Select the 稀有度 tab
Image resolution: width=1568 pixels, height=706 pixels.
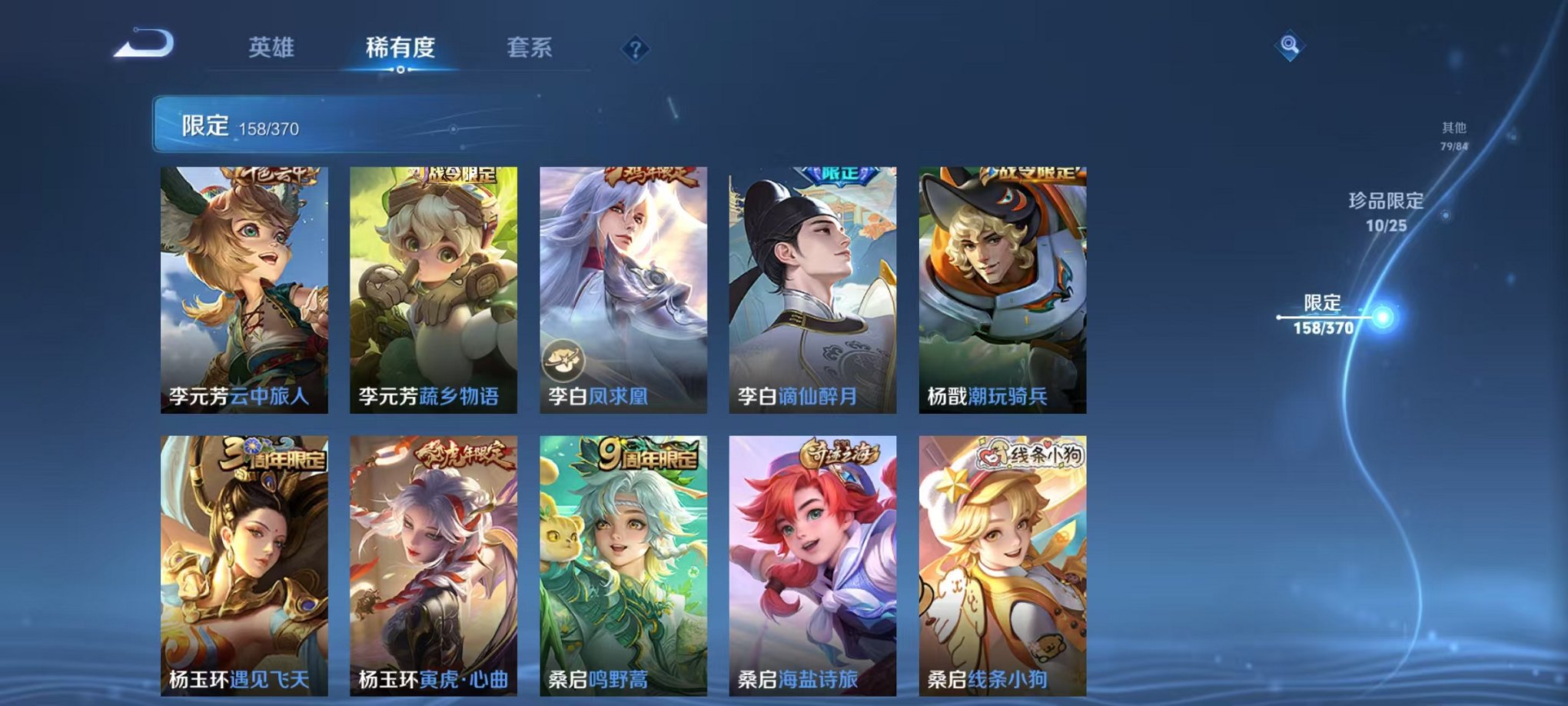coord(401,48)
